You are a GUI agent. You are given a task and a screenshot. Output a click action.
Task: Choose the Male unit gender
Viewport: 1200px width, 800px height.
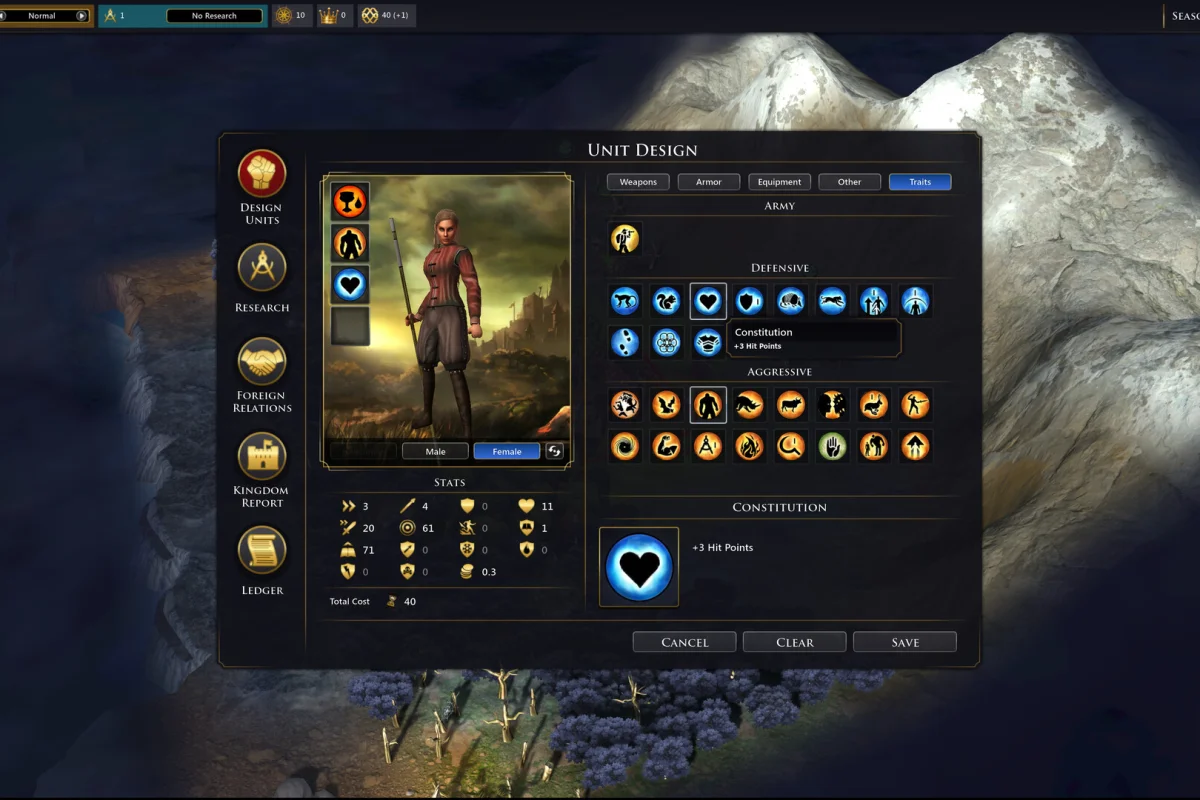click(436, 451)
